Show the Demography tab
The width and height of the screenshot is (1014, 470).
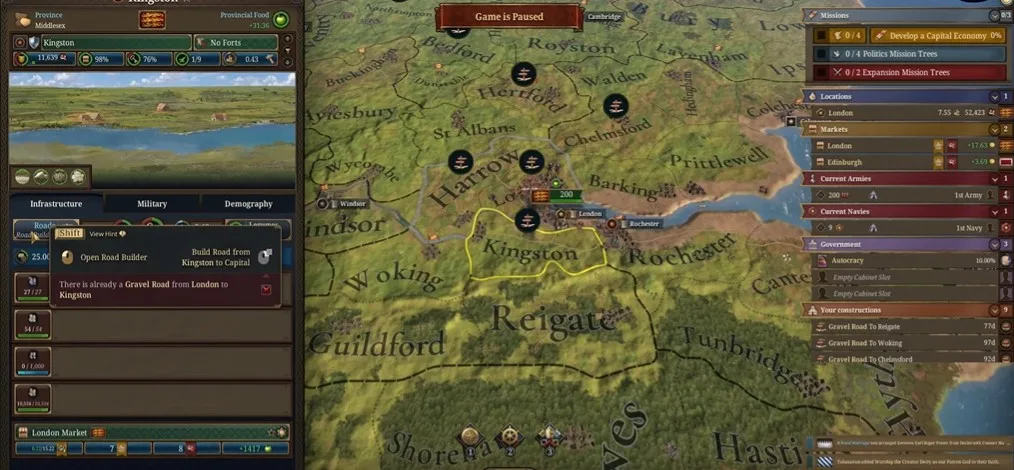click(x=248, y=203)
